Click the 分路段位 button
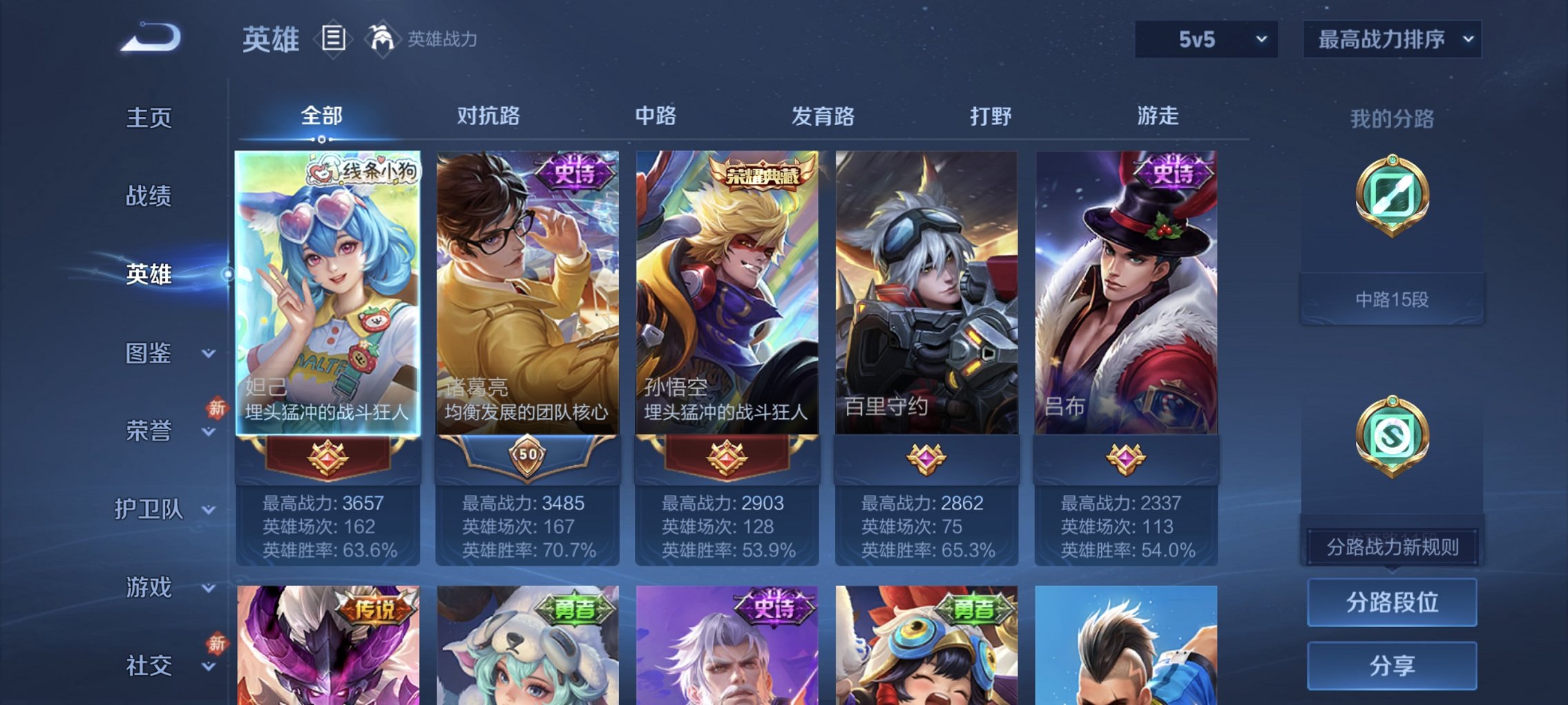Image resolution: width=1568 pixels, height=705 pixels. point(1392,601)
